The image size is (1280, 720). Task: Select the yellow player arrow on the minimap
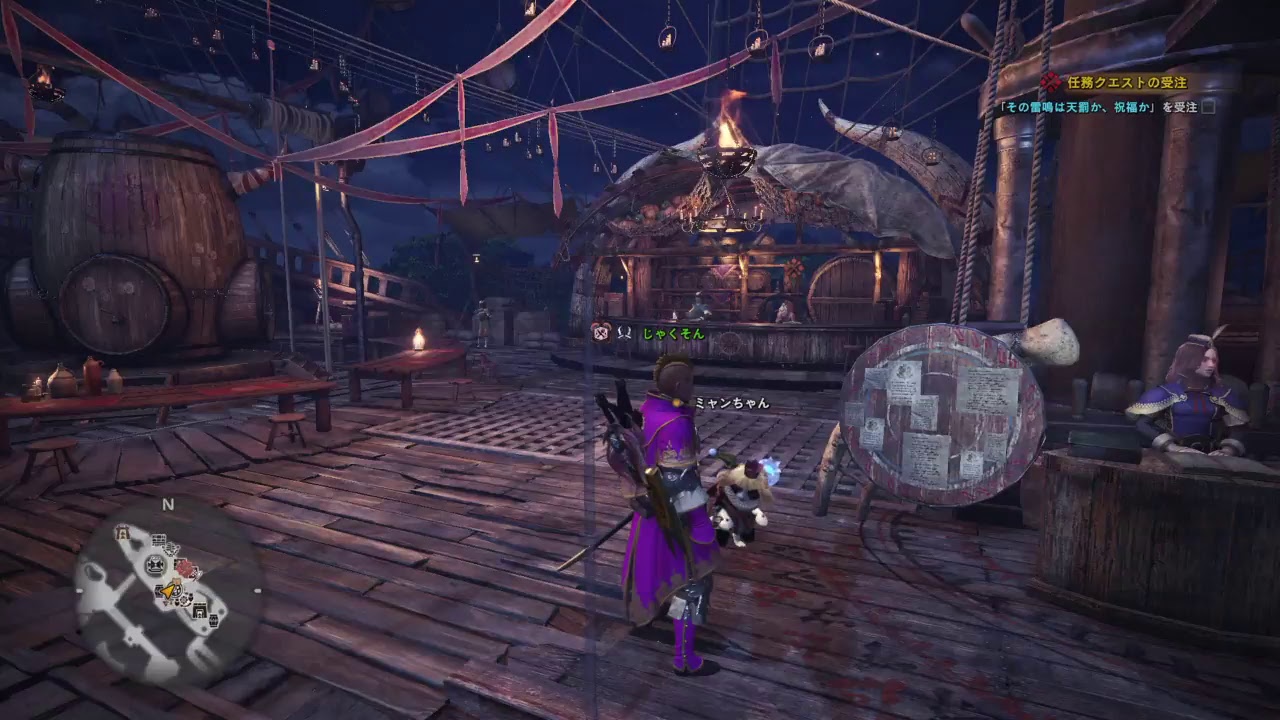pos(167,590)
